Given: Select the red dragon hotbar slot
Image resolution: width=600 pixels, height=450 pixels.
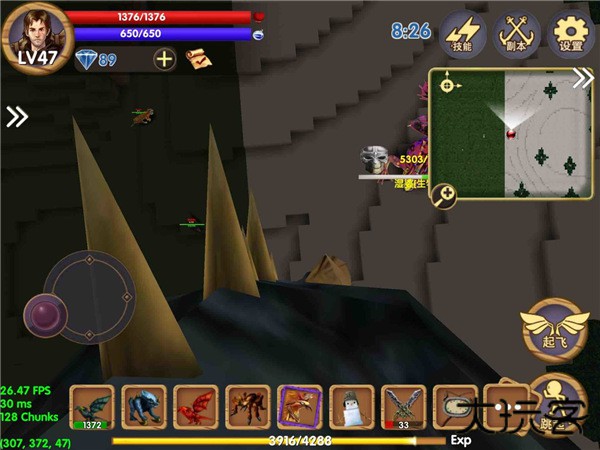Looking at the screenshot, I should (196, 407).
